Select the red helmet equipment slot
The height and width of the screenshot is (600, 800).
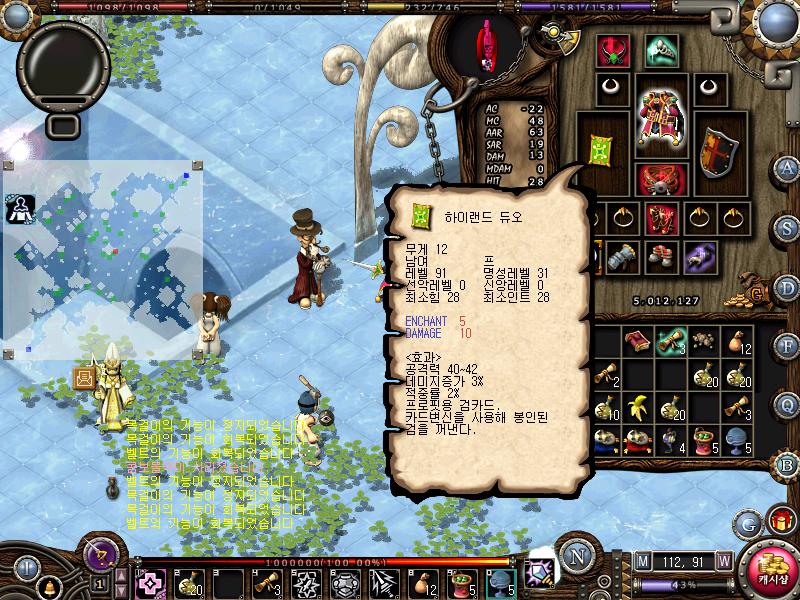pos(612,51)
